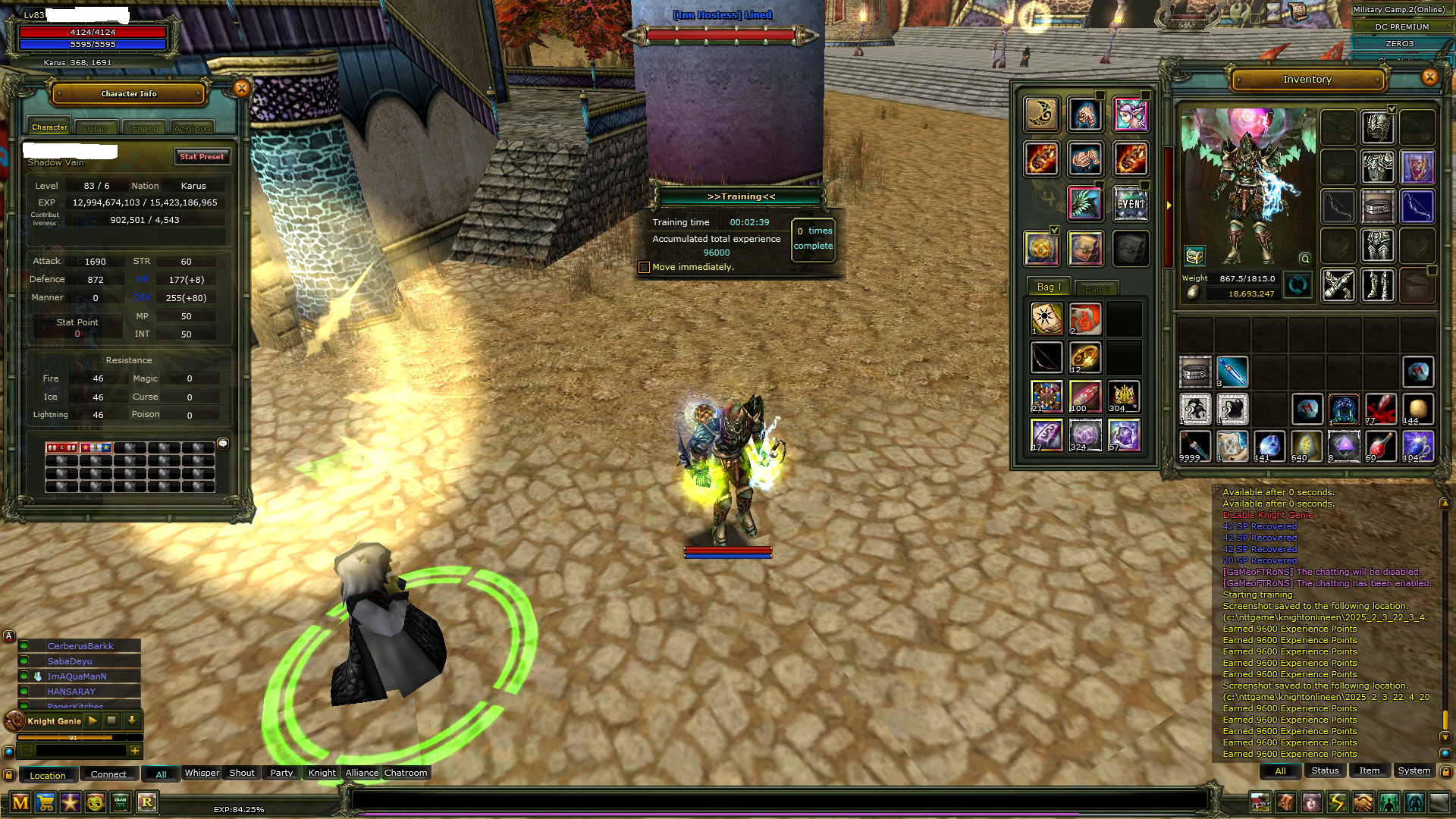Viewport: 1456px width, 819px height.
Task: Click the Connect button near chat tabs
Action: tap(108, 773)
